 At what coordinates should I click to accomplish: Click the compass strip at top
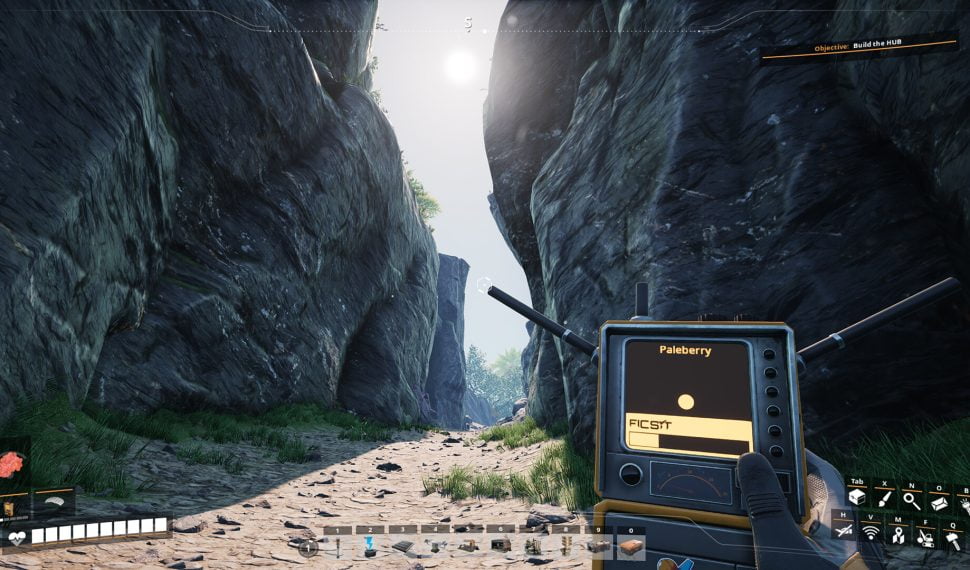click(468, 24)
